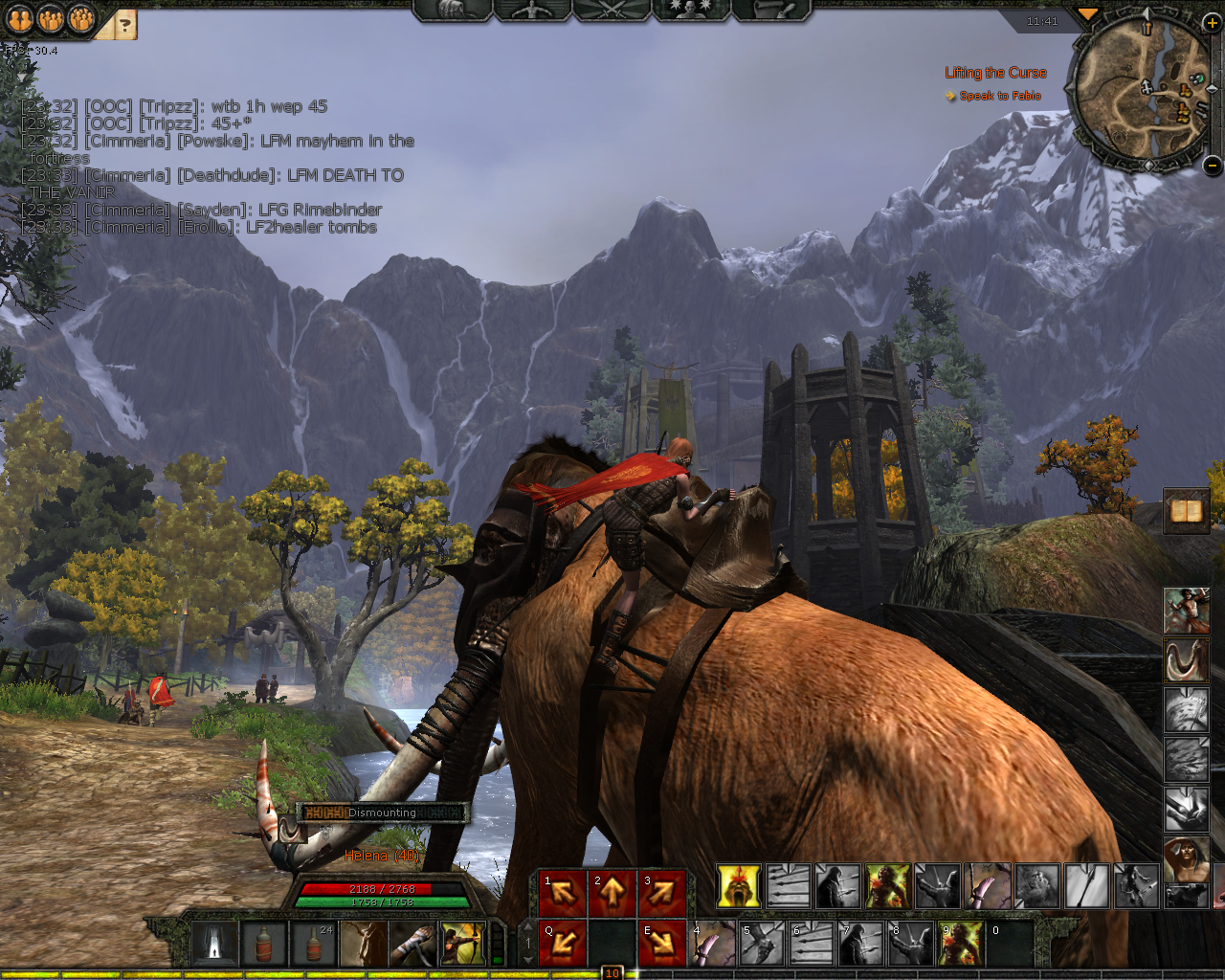Click the minimap zoom-in plus button

[1211, 24]
